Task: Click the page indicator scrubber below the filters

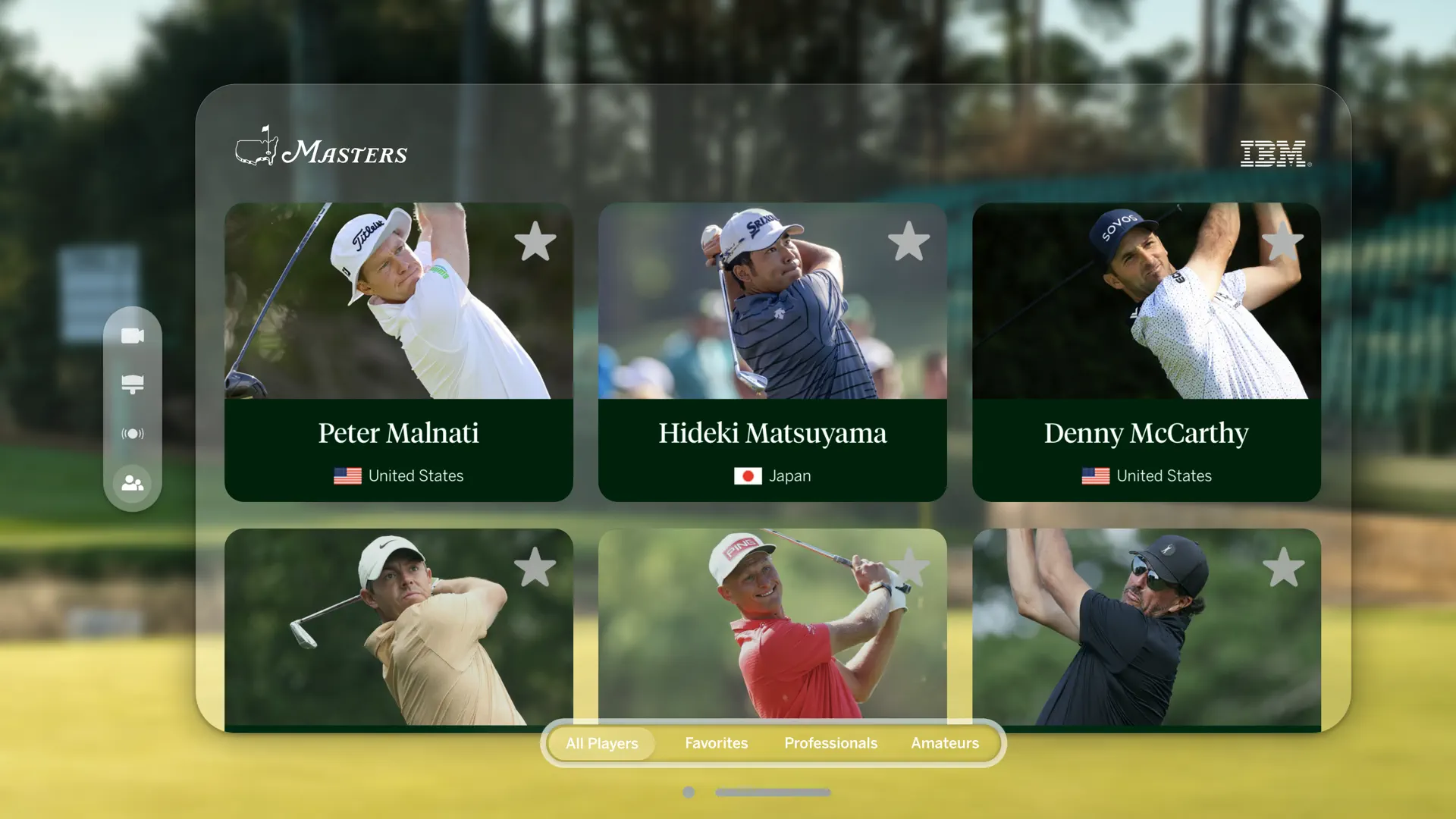Action: 772,792
